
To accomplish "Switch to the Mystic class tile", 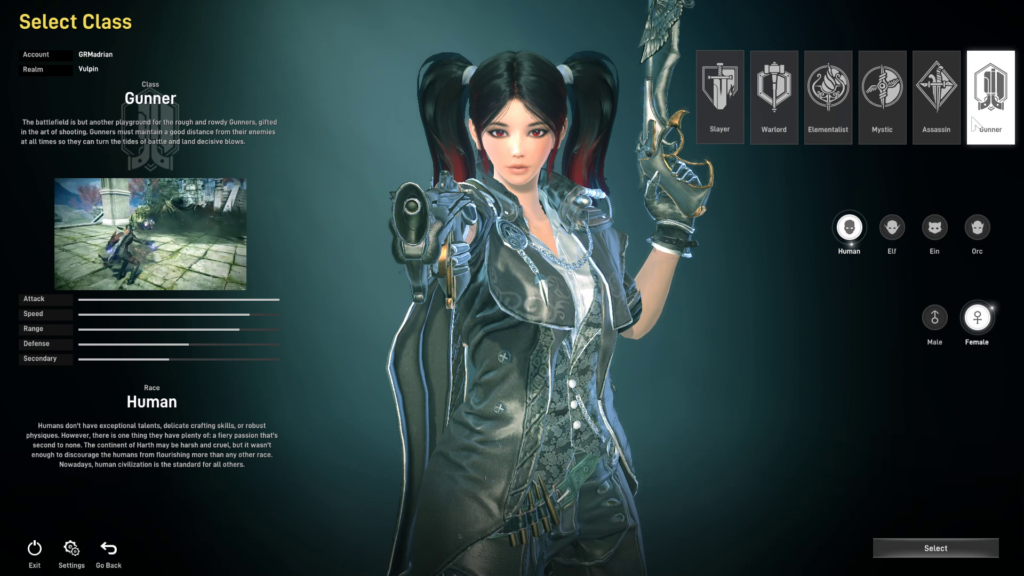I will pos(882,97).
